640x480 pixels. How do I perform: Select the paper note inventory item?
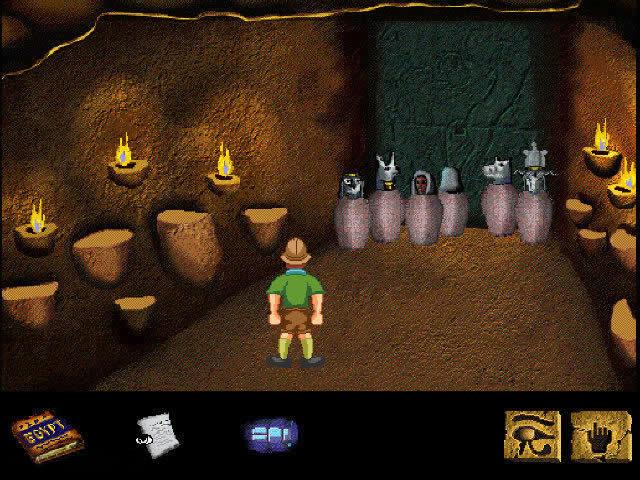[156, 434]
